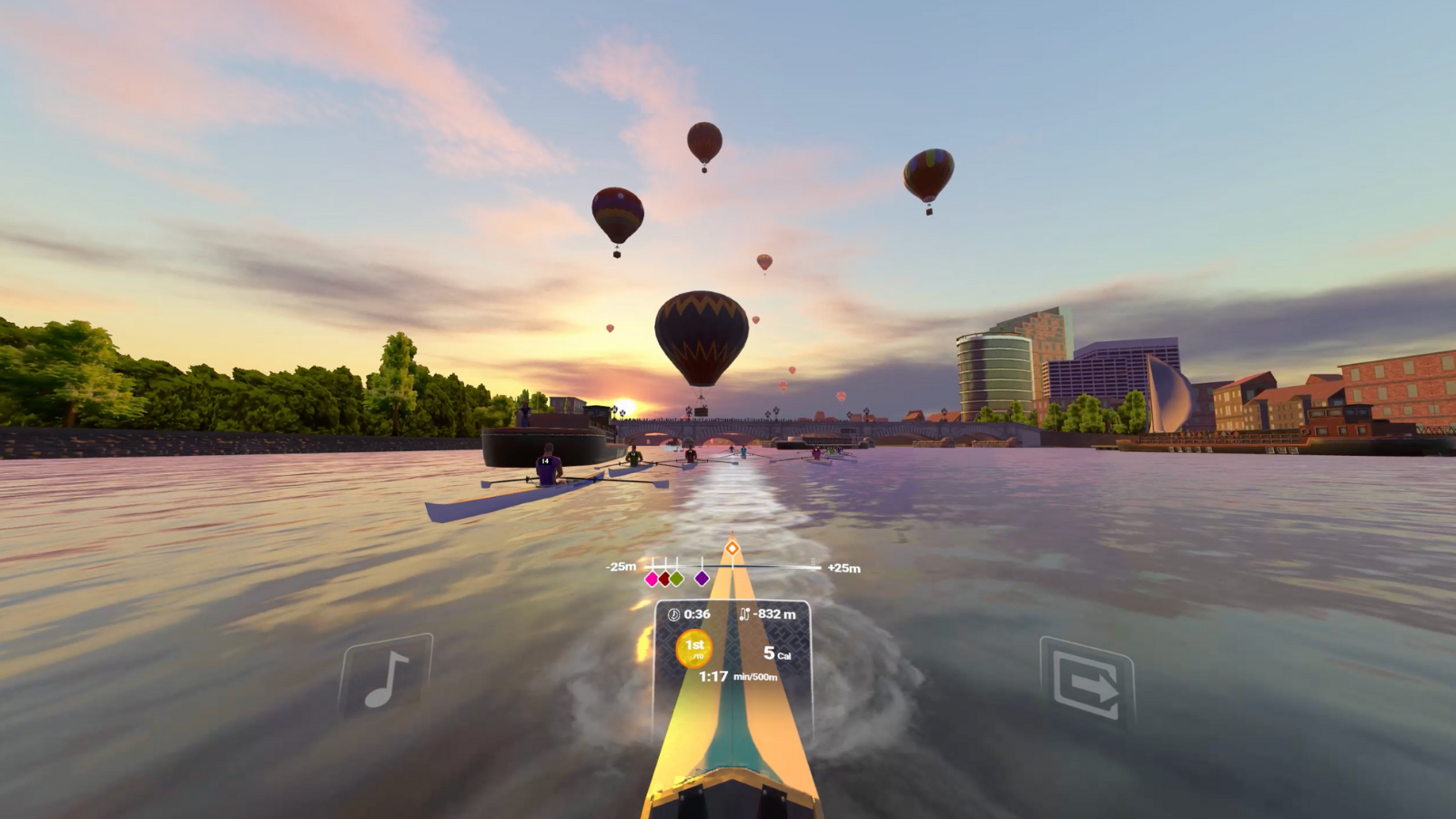Select the orange player diamond marker
The height and width of the screenshot is (819, 1456).
coord(733,548)
